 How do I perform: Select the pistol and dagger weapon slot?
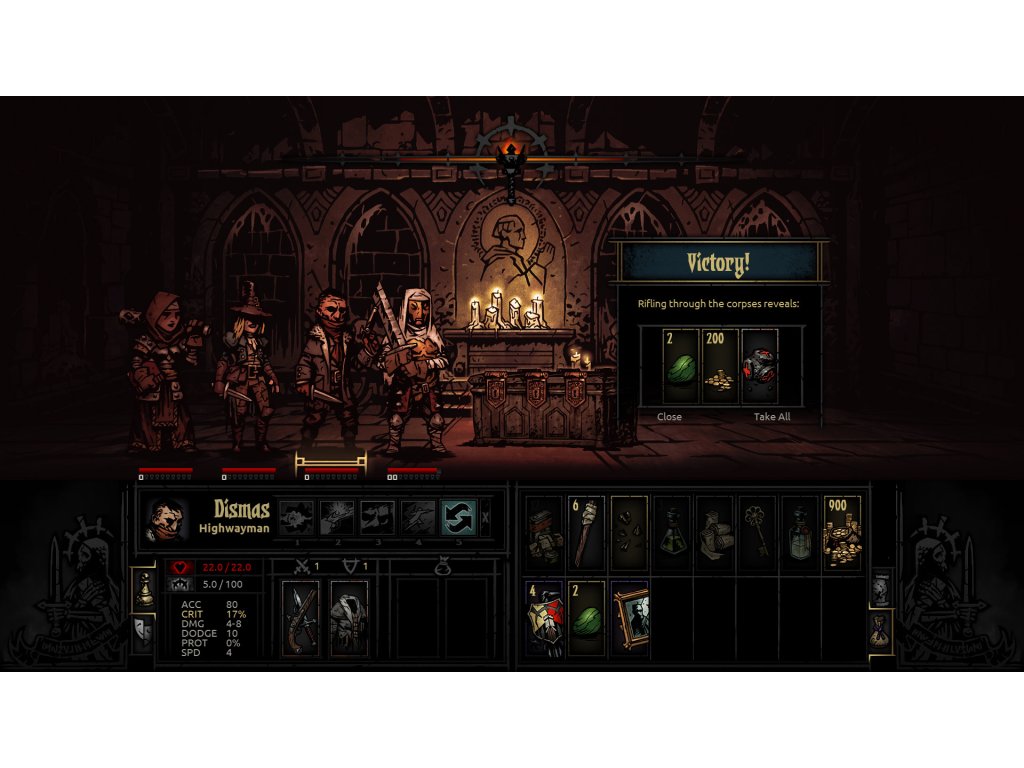(x=300, y=617)
